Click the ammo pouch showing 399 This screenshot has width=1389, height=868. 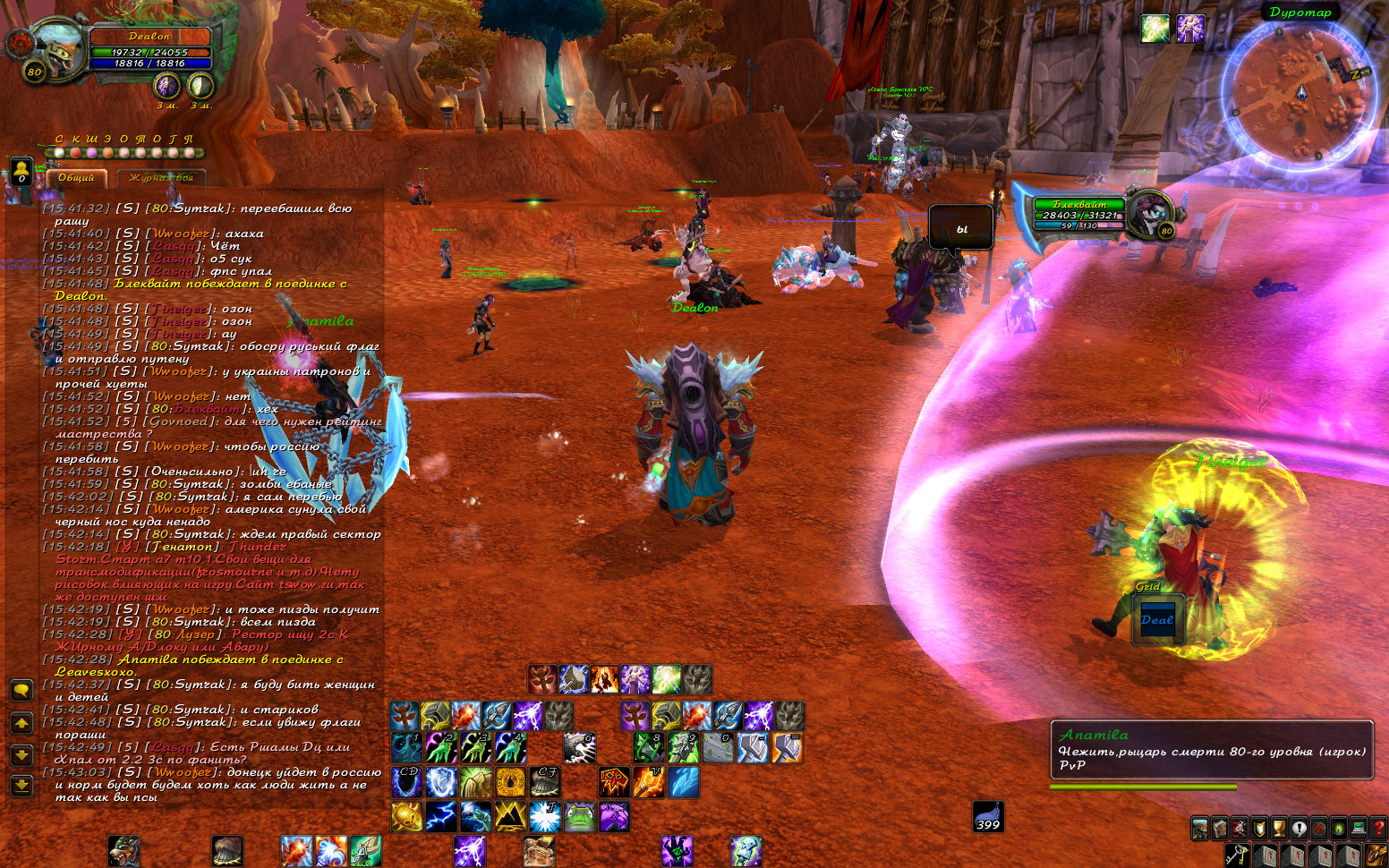pyautogui.click(x=988, y=815)
